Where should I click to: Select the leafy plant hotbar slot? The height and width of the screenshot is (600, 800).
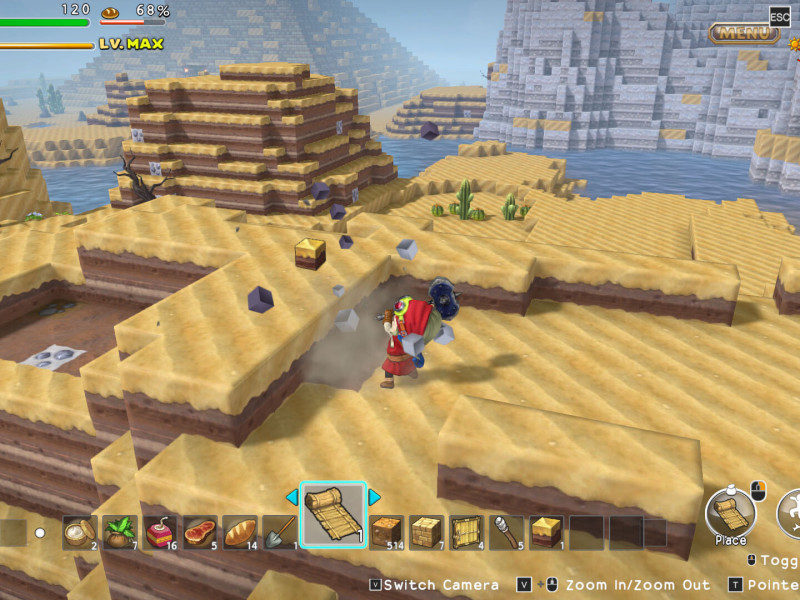(x=120, y=531)
